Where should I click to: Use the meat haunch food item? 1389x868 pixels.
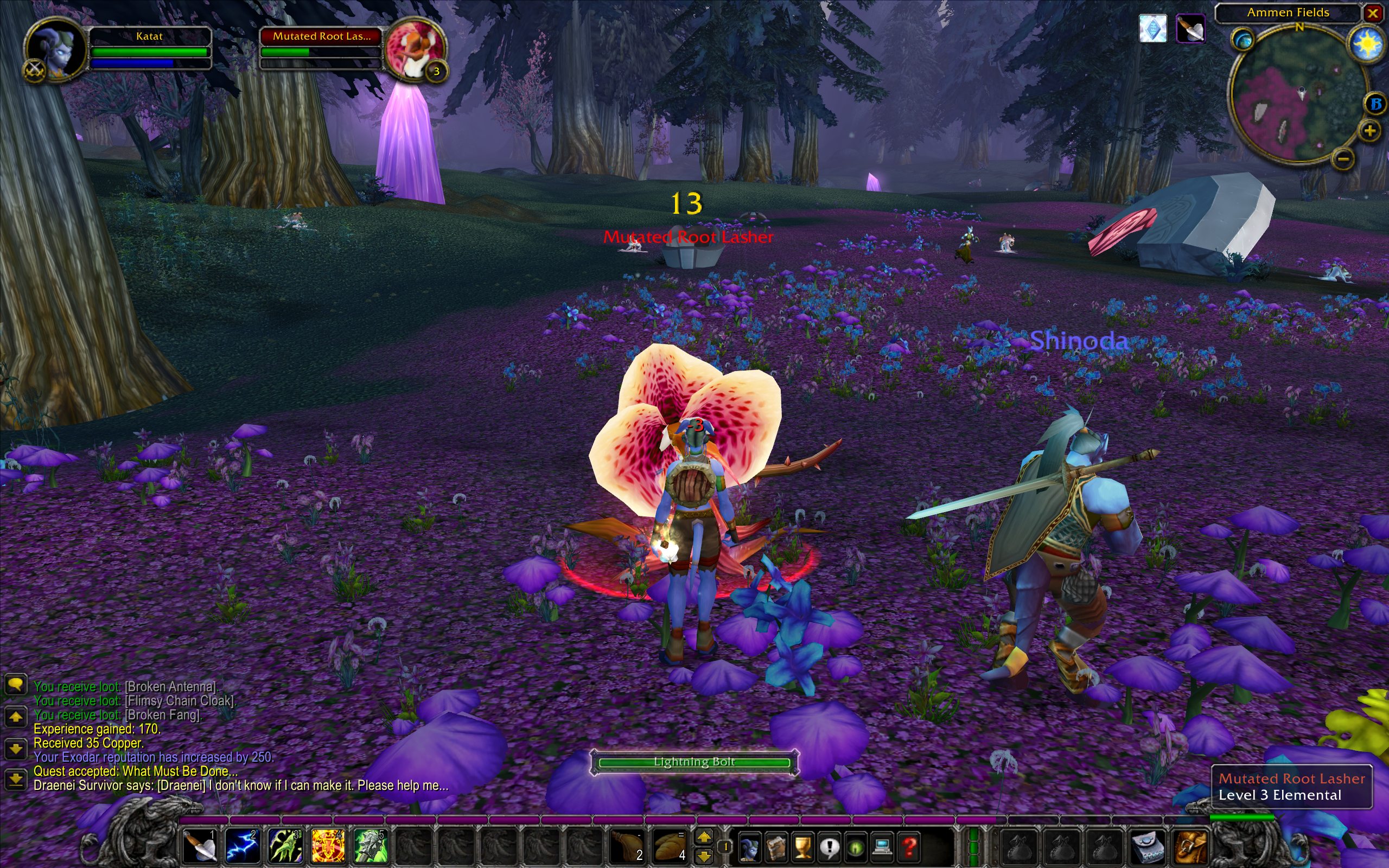(626, 846)
